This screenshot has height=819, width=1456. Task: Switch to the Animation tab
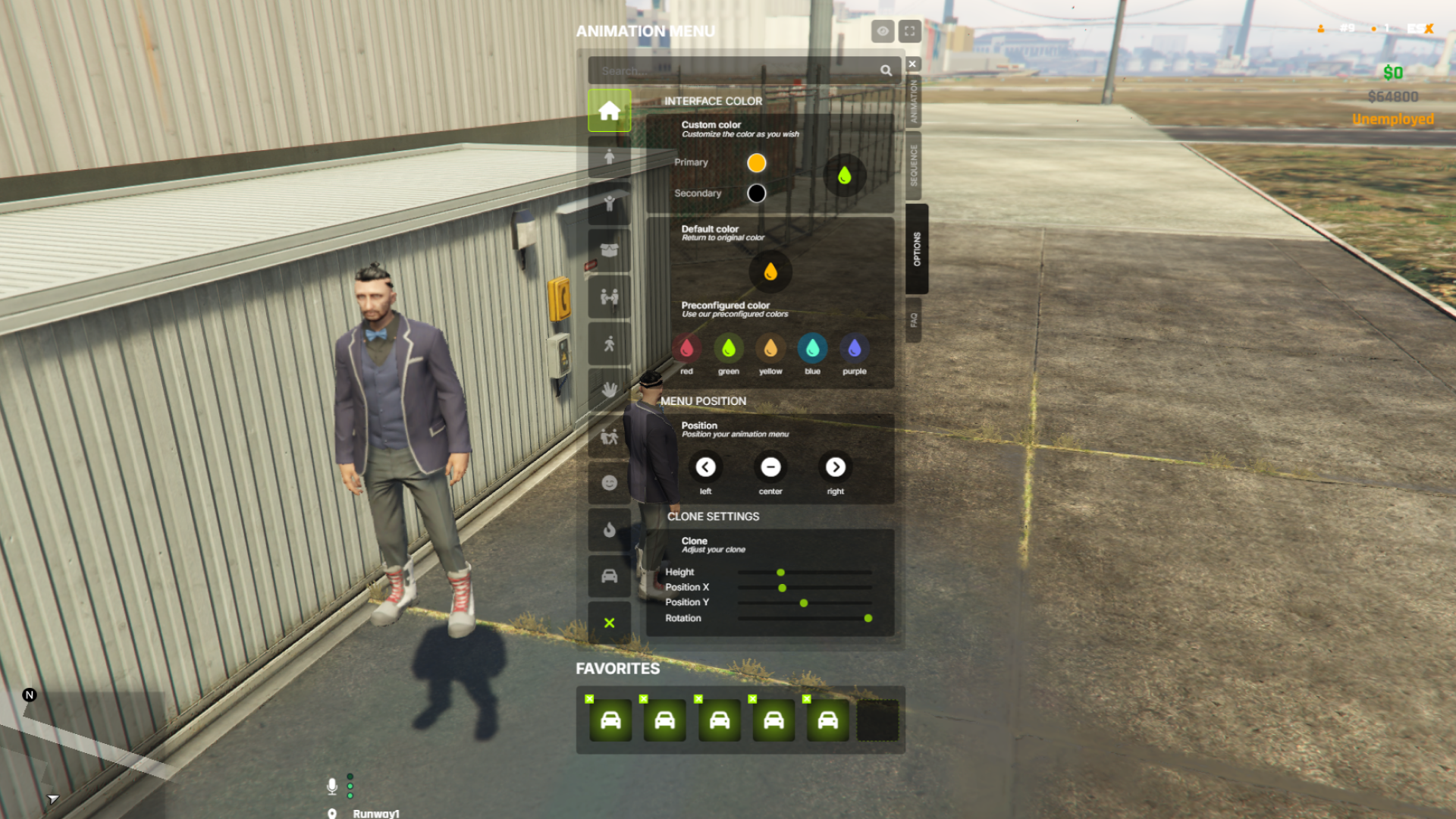914,102
